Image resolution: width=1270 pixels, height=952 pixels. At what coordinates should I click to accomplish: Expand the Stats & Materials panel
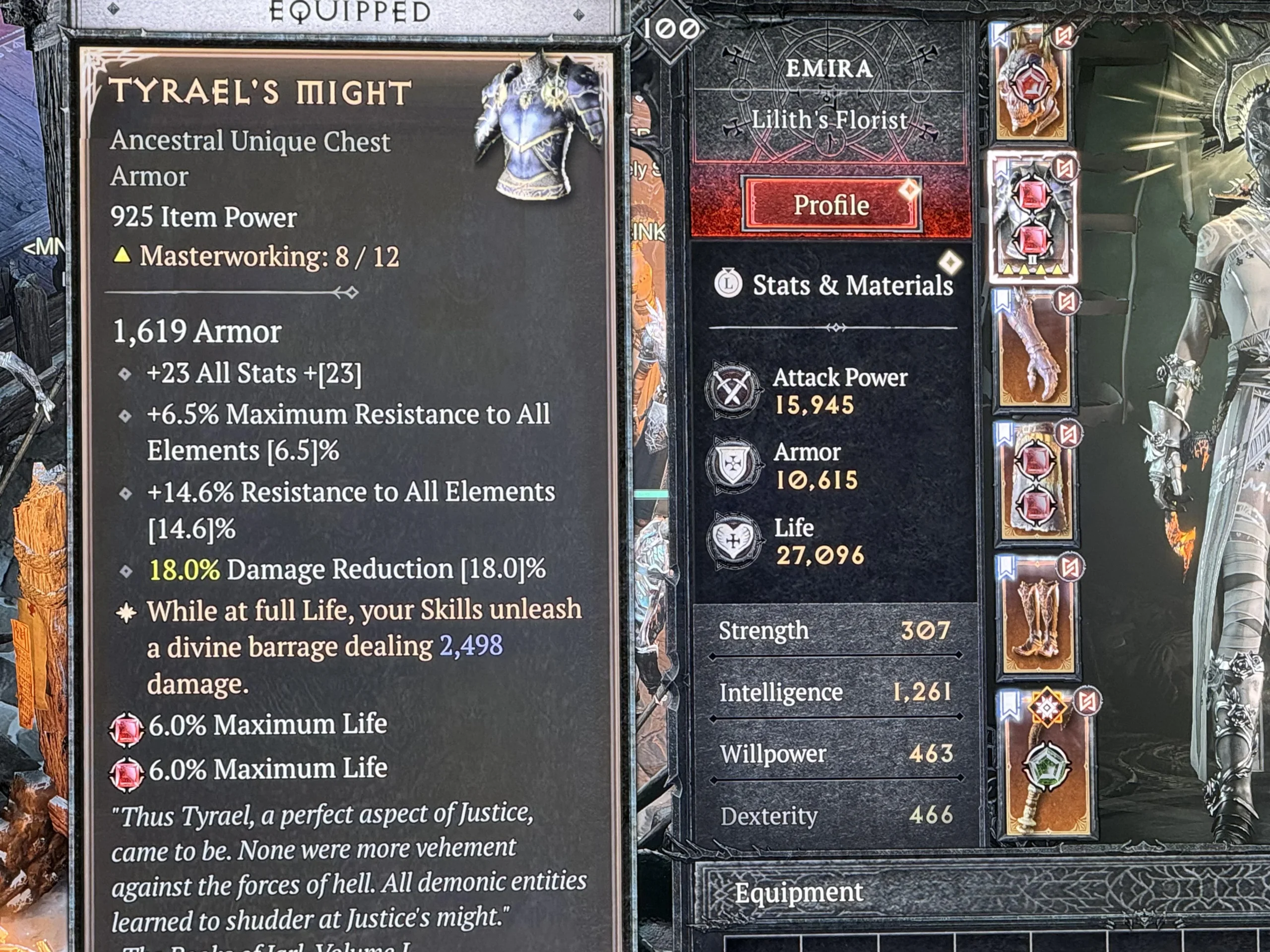coord(851,285)
